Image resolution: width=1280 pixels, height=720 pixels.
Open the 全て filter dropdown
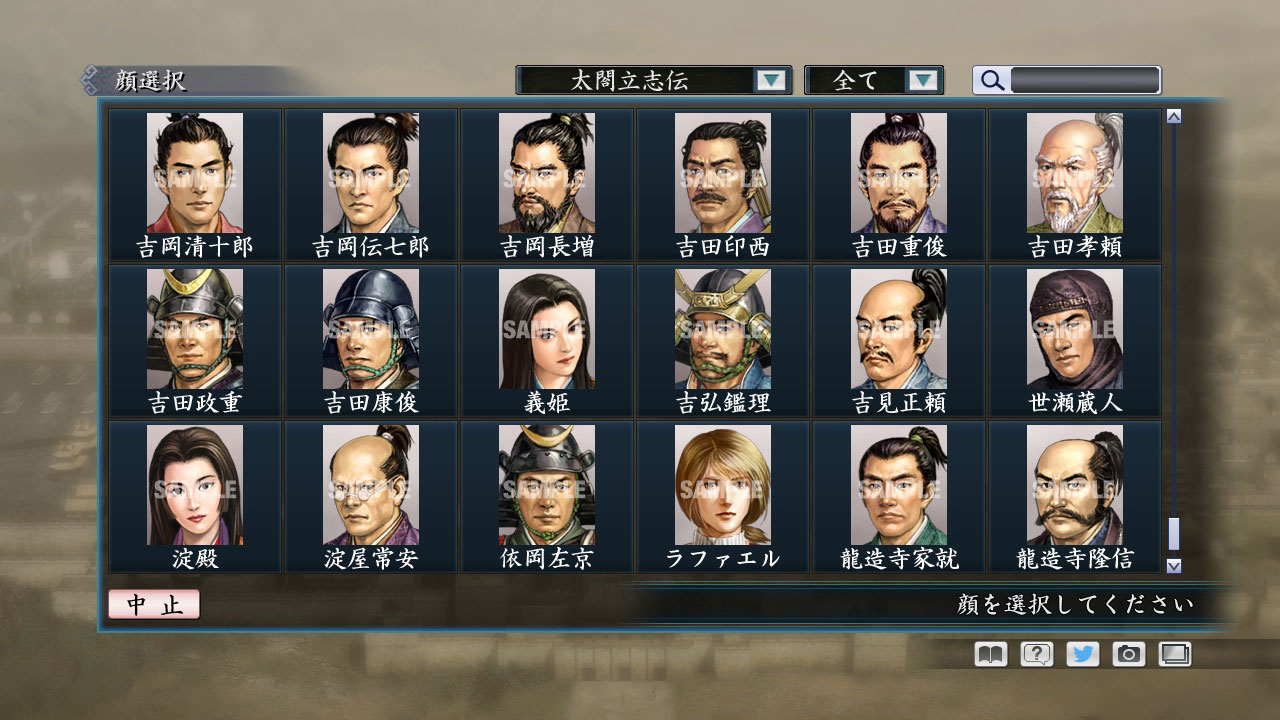tap(865, 80)
